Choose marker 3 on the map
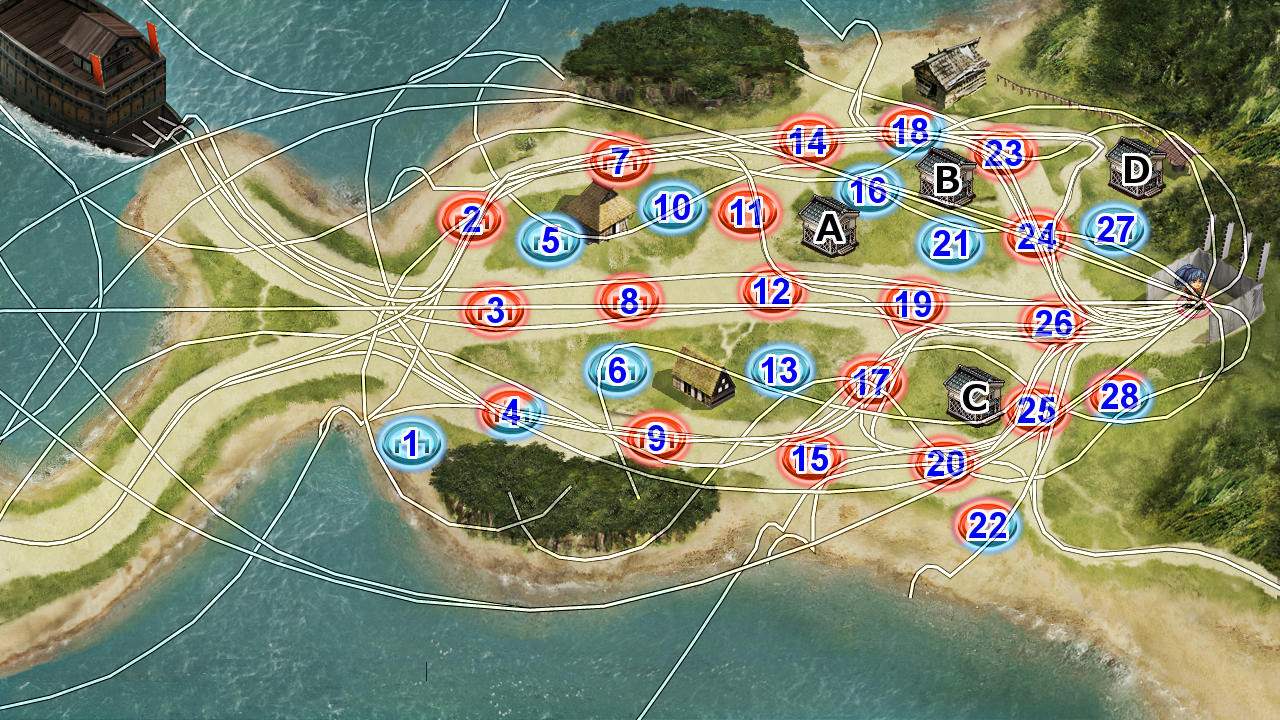The image size is (1280, 720). tap(495, 310)
